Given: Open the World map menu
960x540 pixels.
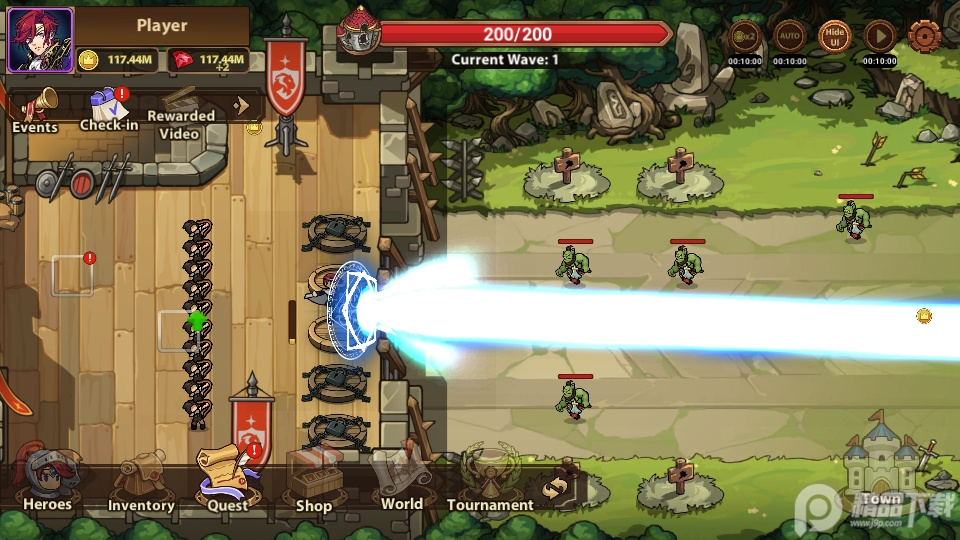Looking at the screenshot, I should (x=401, y=479).
